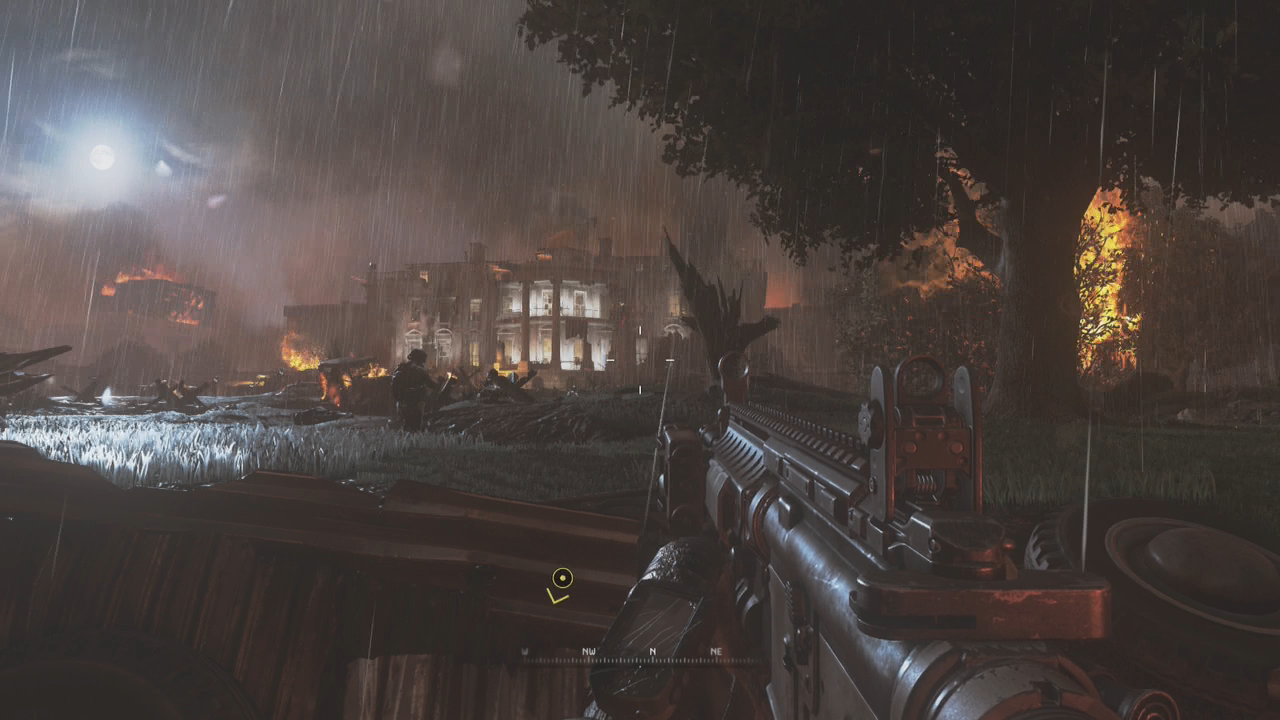
Task: Click the compass heading strip
Action: (x=640, y=656)
